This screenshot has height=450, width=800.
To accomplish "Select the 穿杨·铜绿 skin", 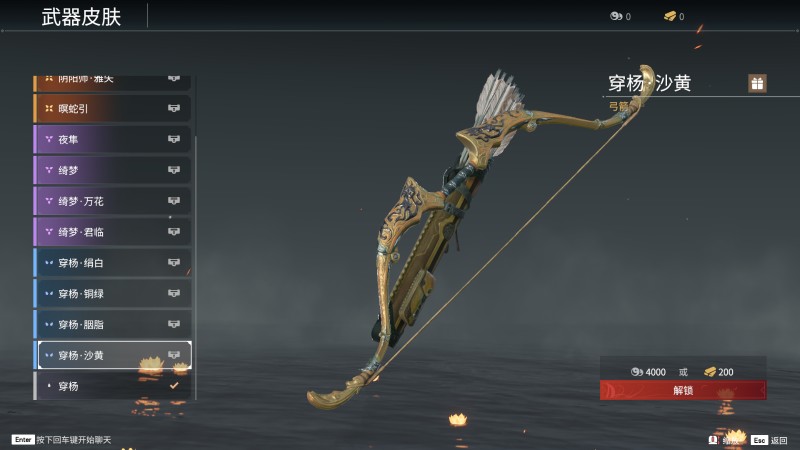I will tap(112, 294).
